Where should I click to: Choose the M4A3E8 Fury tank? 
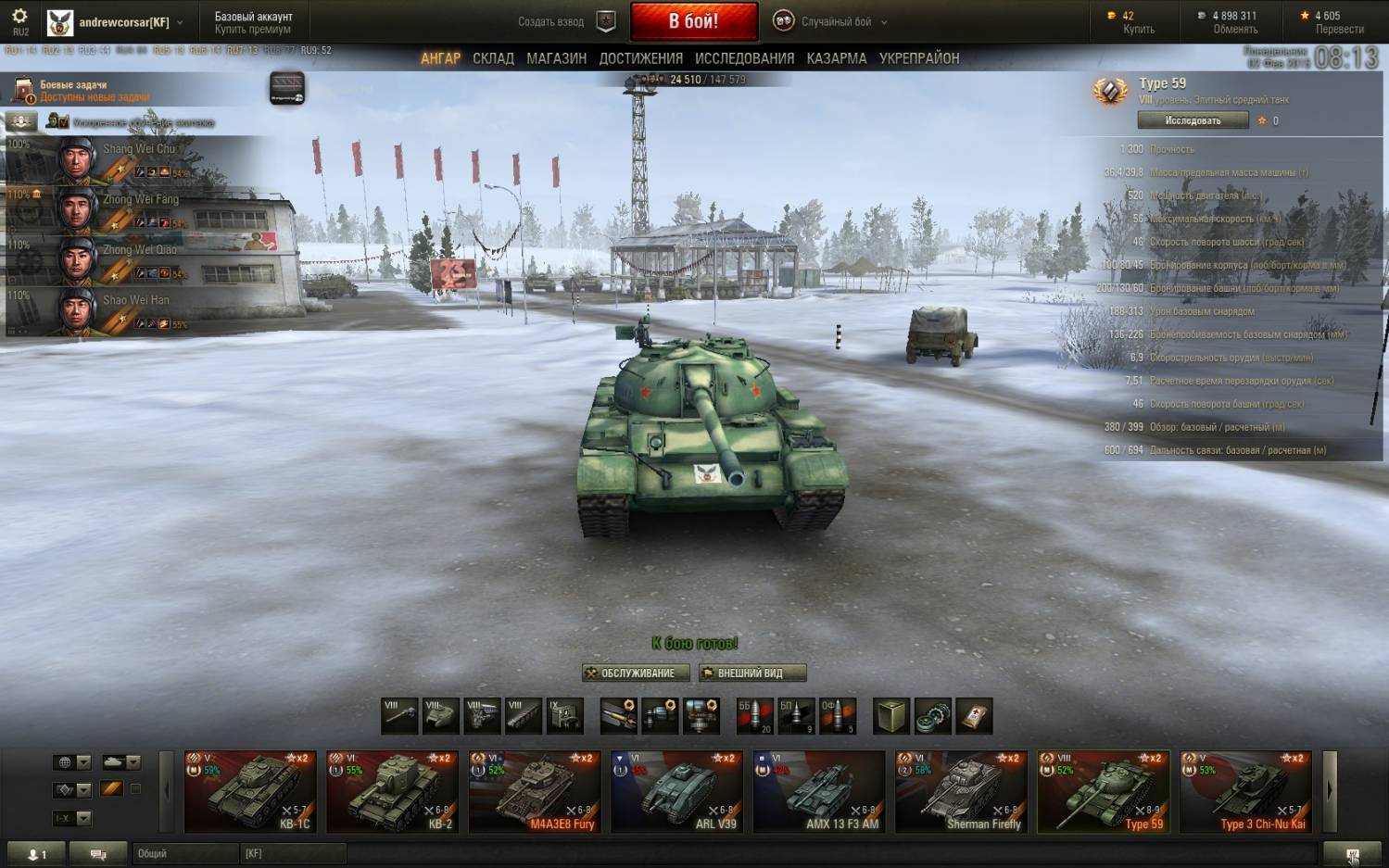pos(535,791)
